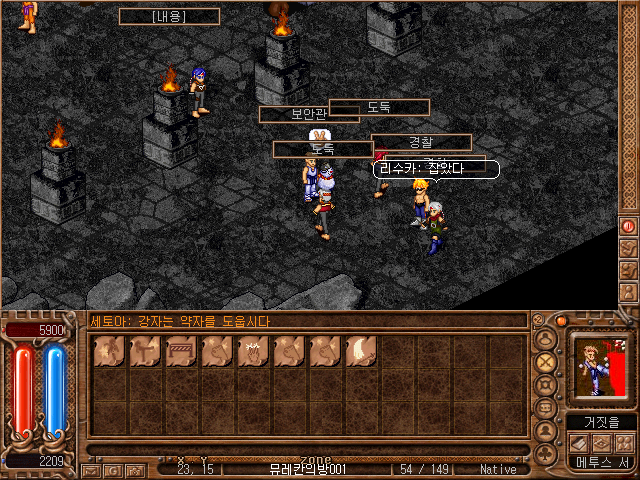
Task: Choose the barrier fence skill slot
Action: [x=181, y=352]
